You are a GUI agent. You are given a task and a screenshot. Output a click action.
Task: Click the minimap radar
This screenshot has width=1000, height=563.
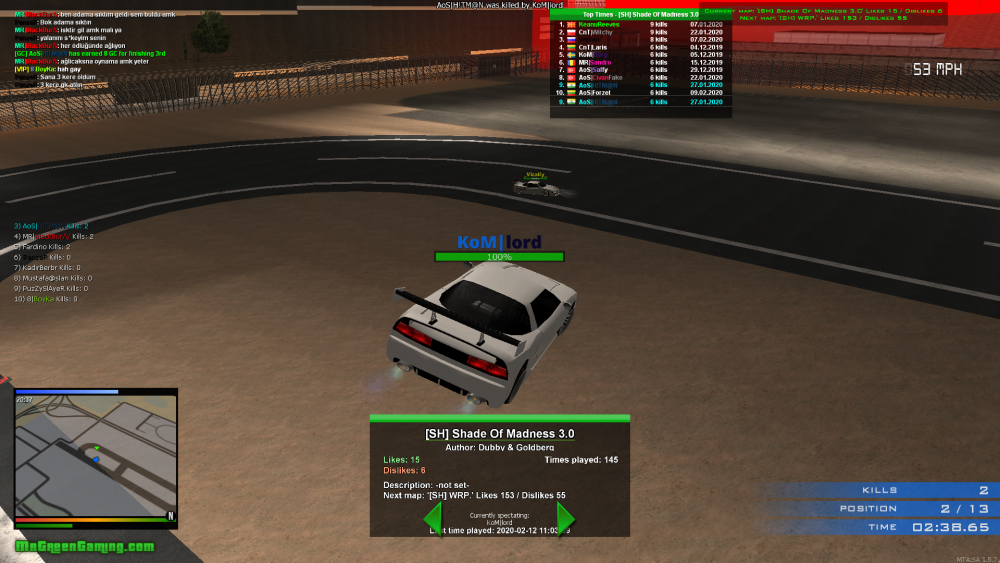[96, 453]
